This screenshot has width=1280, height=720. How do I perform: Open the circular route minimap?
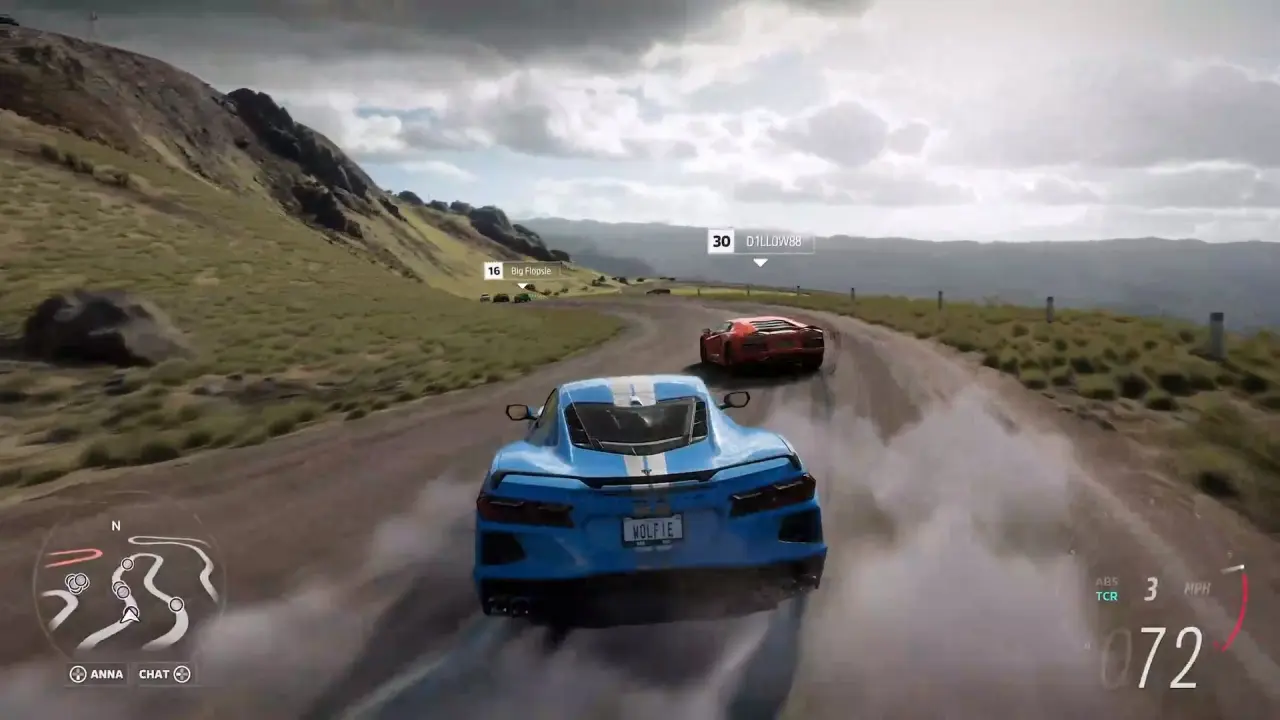coord(128,590)
